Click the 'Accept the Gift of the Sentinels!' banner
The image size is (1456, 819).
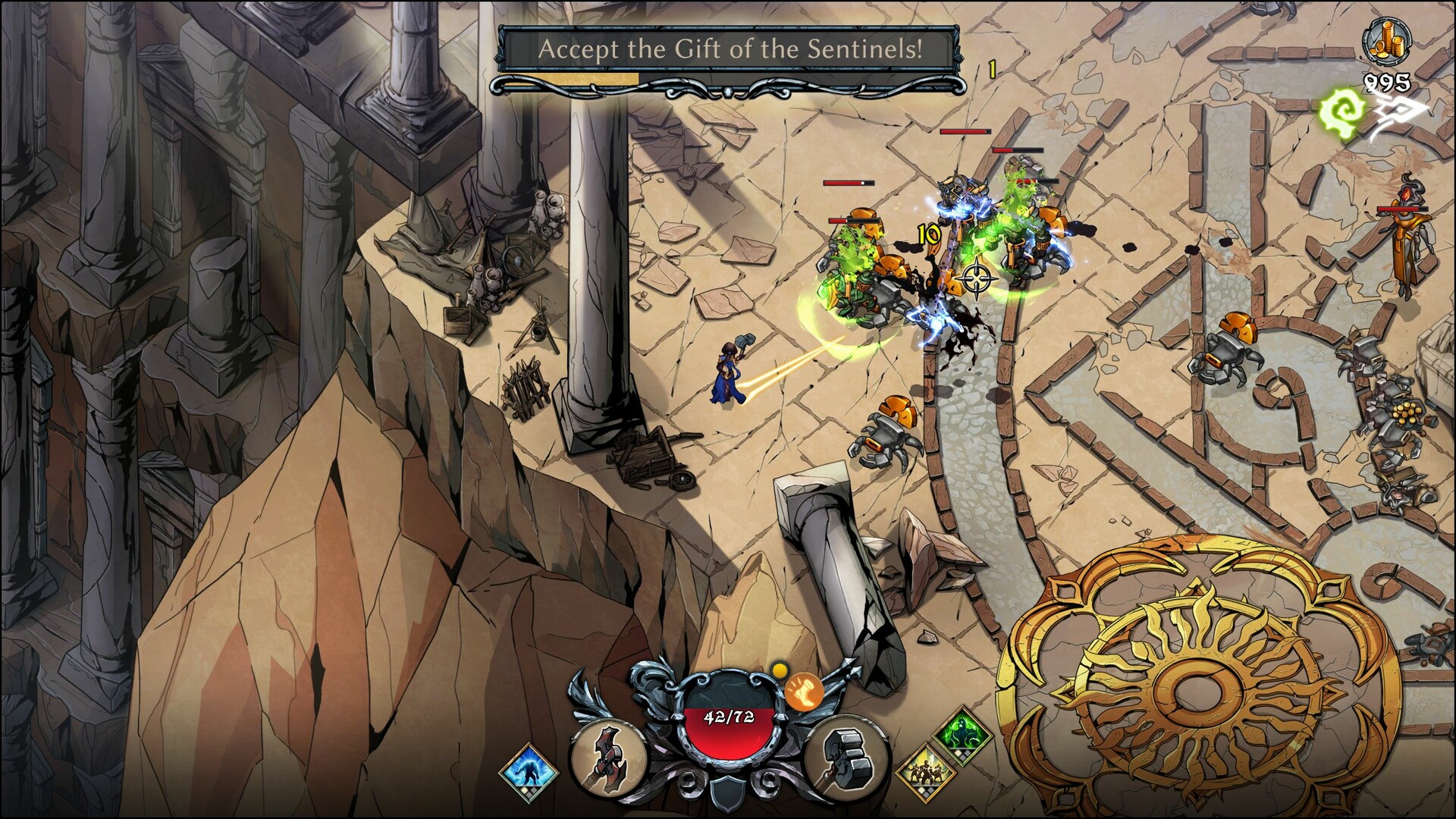tap(730, 50)
